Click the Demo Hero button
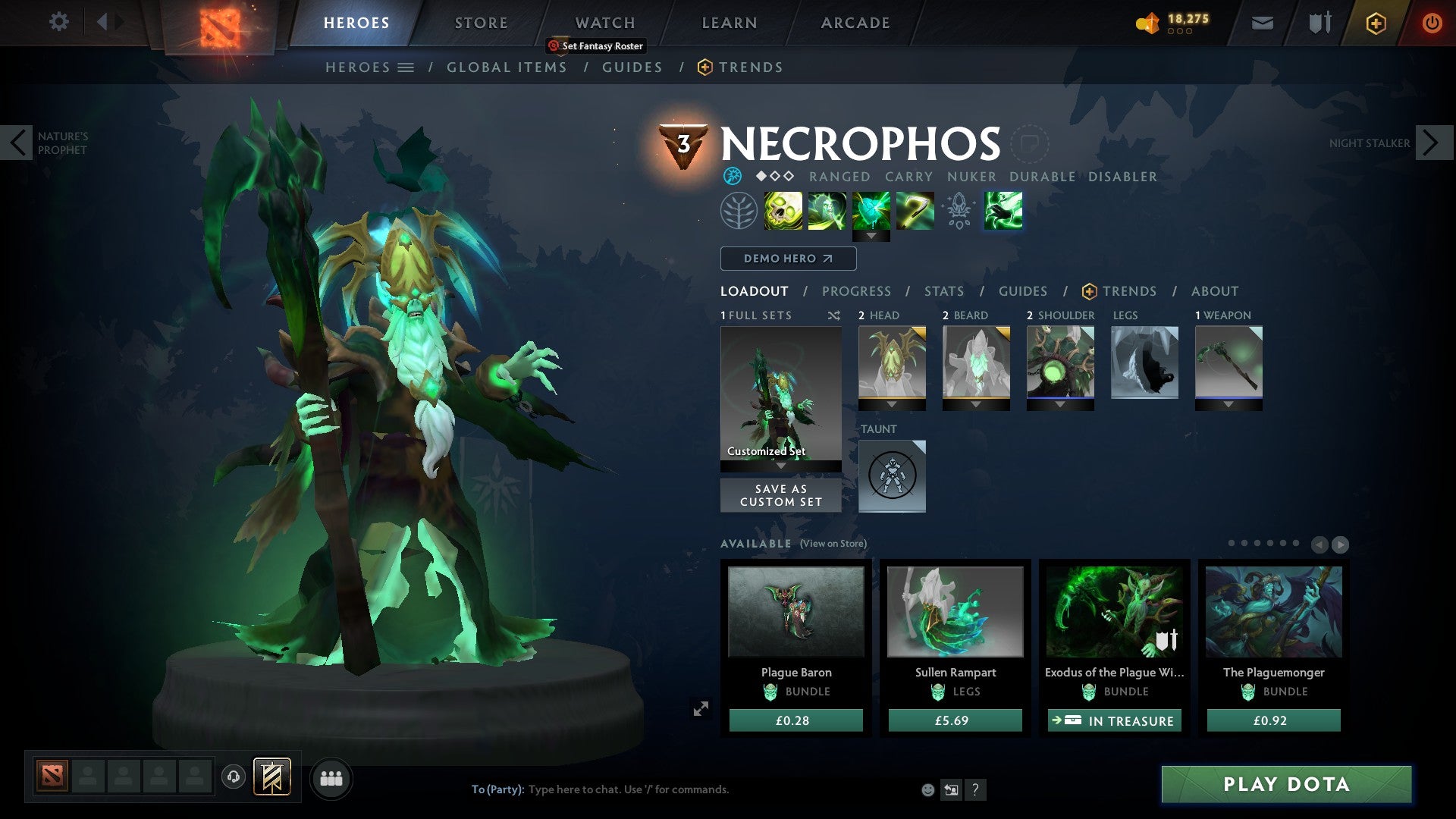This screenshot has width=1456, height=819. pos(786,258)
